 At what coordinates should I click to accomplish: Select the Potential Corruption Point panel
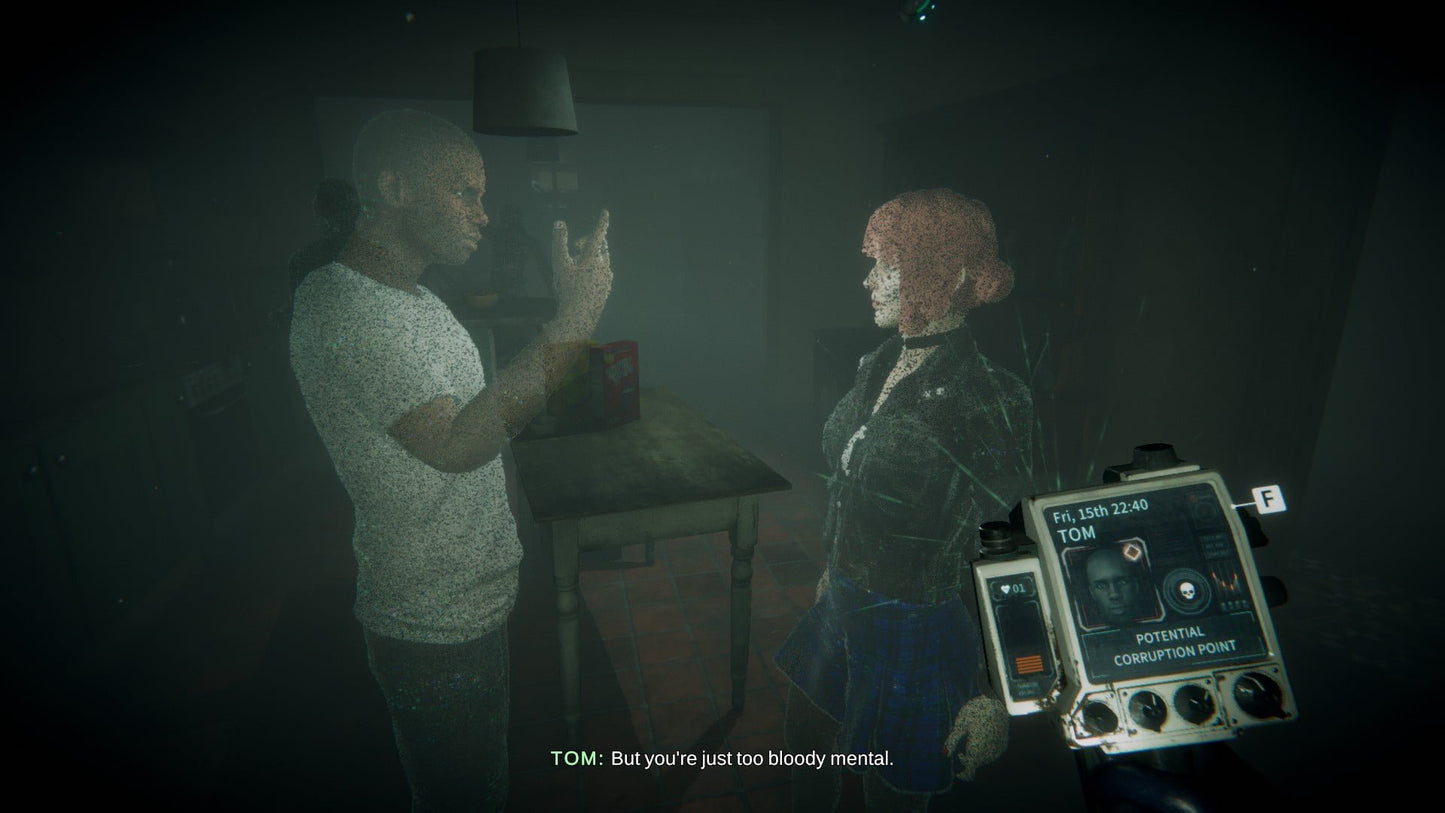1160,643
